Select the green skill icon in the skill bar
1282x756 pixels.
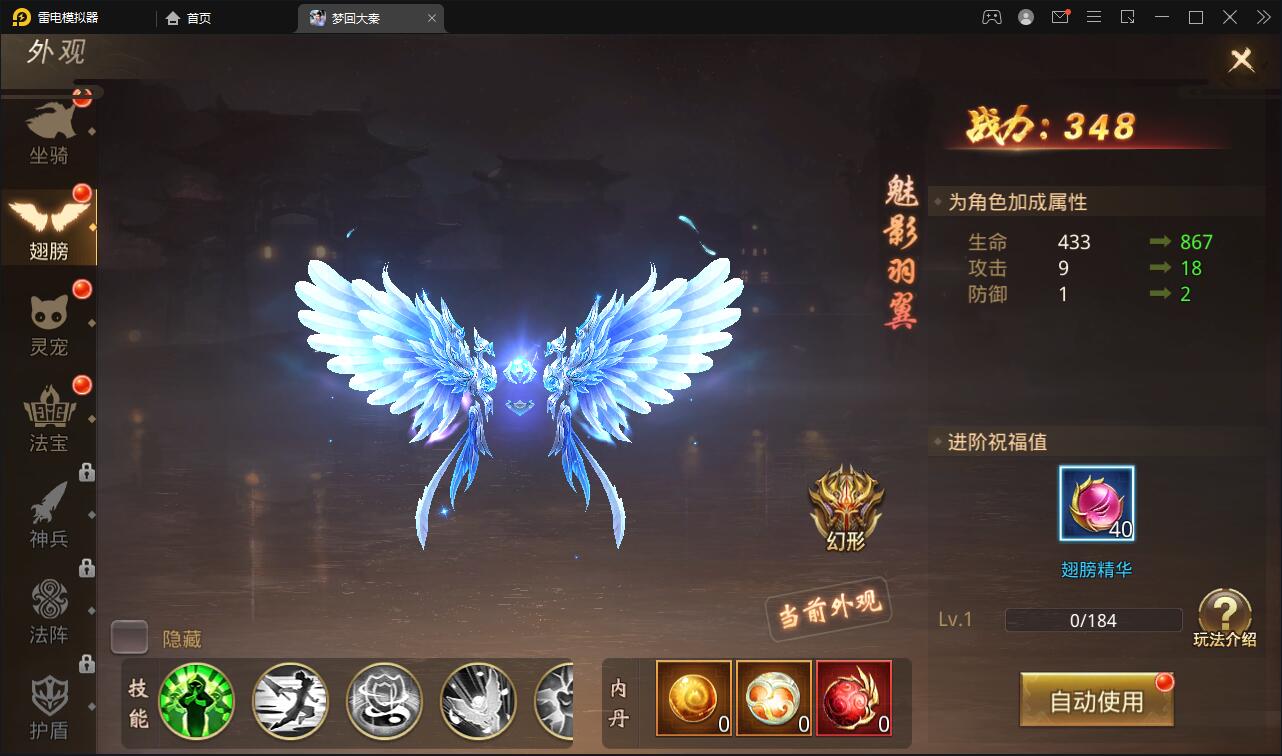pos(197,701)
